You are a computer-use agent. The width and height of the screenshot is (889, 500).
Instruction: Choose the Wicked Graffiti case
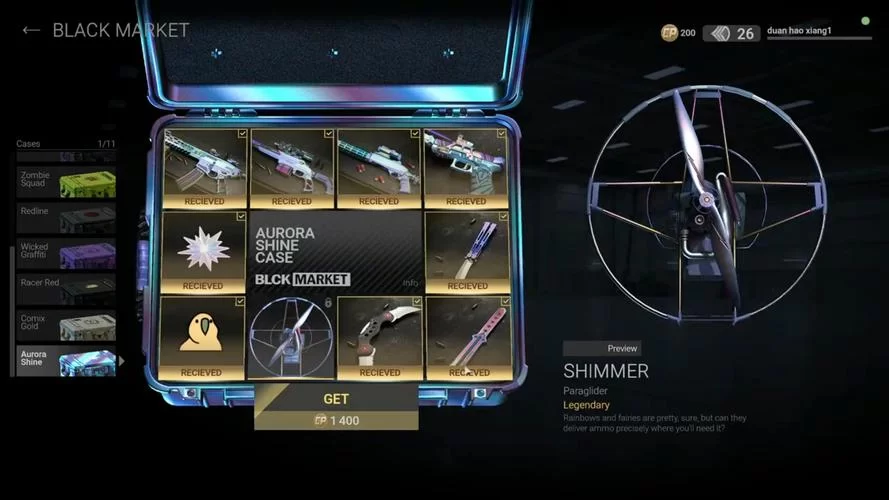pos(67,253)
